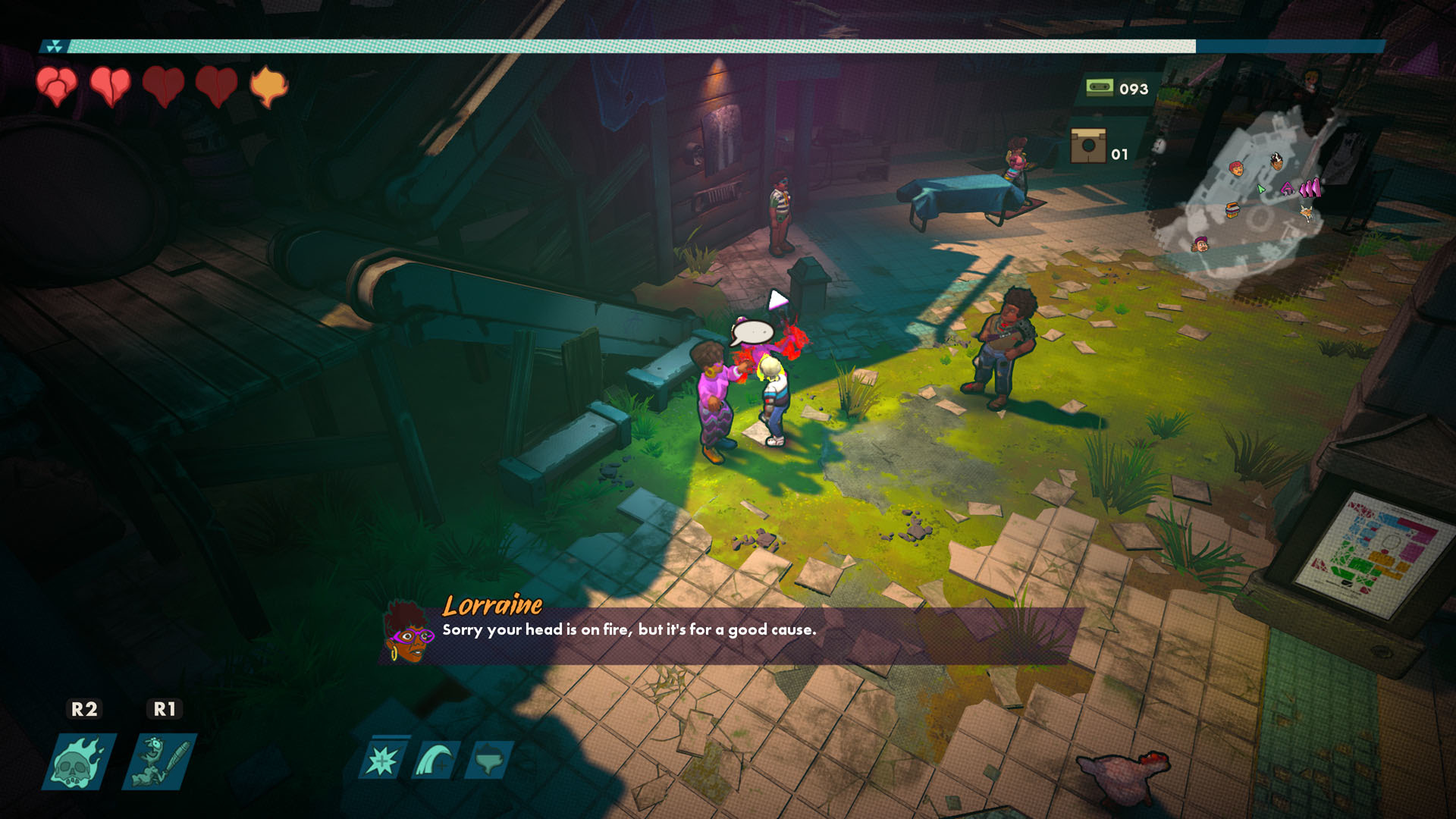
Task: Continue Lorraine's dialogue line
Action: pyautogui.click(x=629, y=630)
